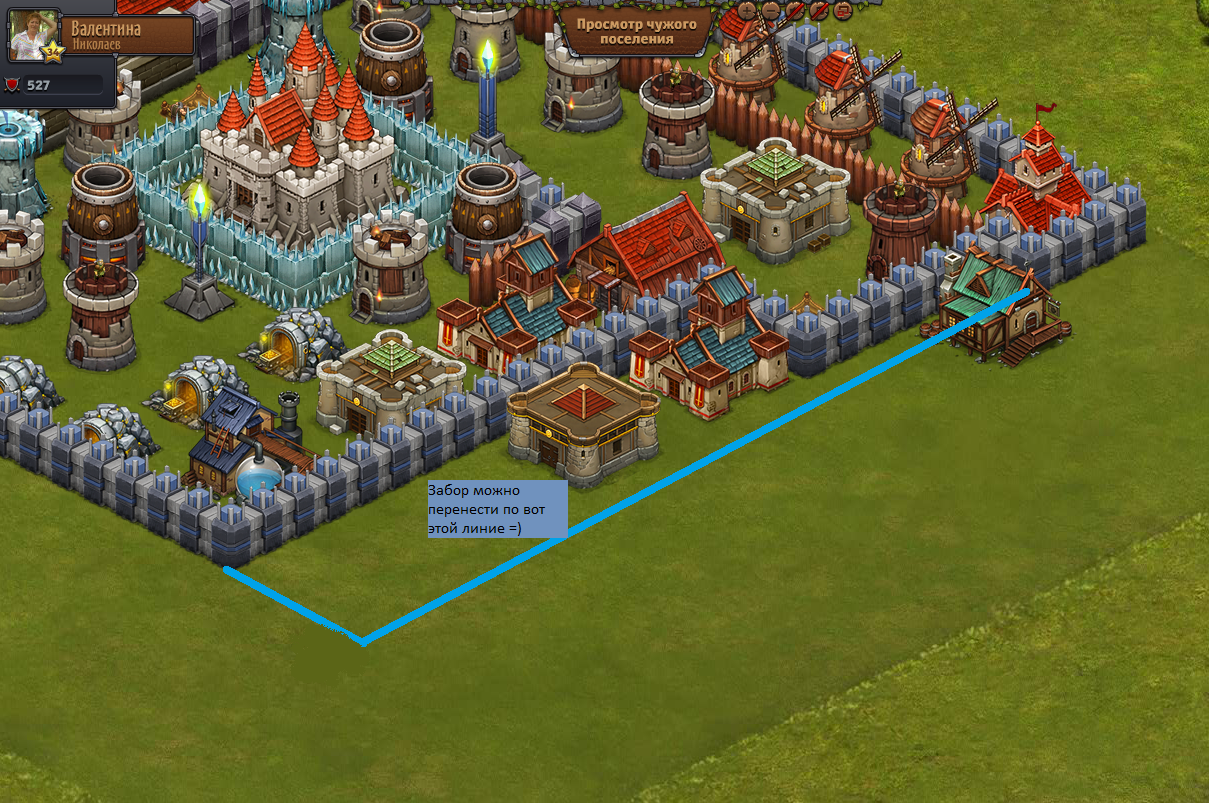Toggle fullscreen with the window icon

843,11
